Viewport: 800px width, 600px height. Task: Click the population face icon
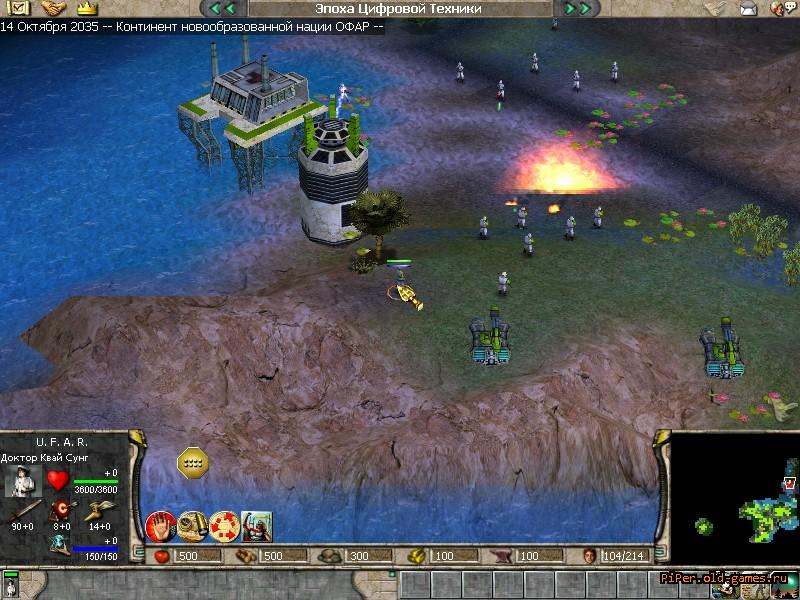[590, 556]
